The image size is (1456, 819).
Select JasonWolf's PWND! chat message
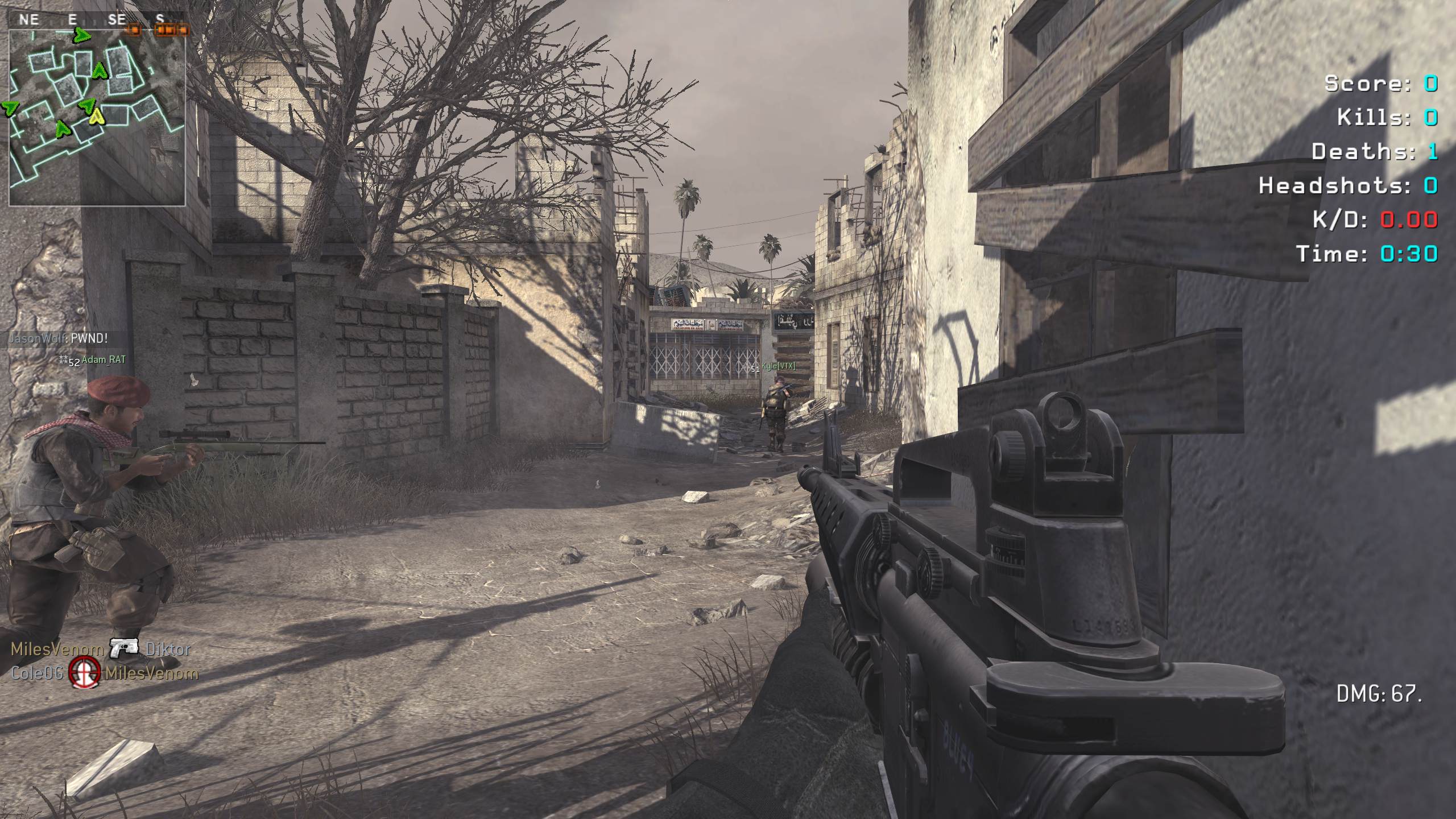point(58,338)
